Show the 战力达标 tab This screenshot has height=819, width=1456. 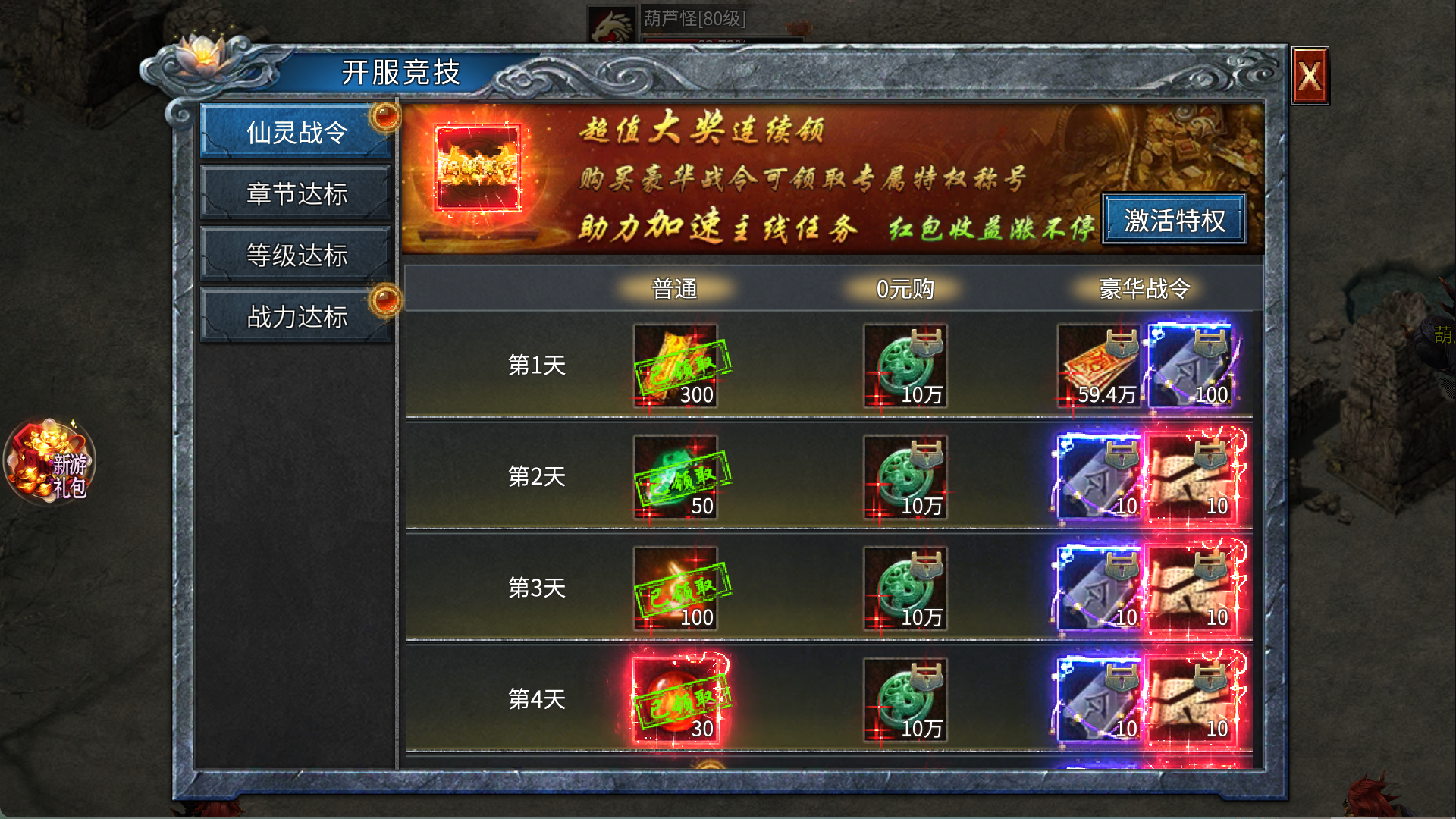pyautogui.click(x=297, y=316)
